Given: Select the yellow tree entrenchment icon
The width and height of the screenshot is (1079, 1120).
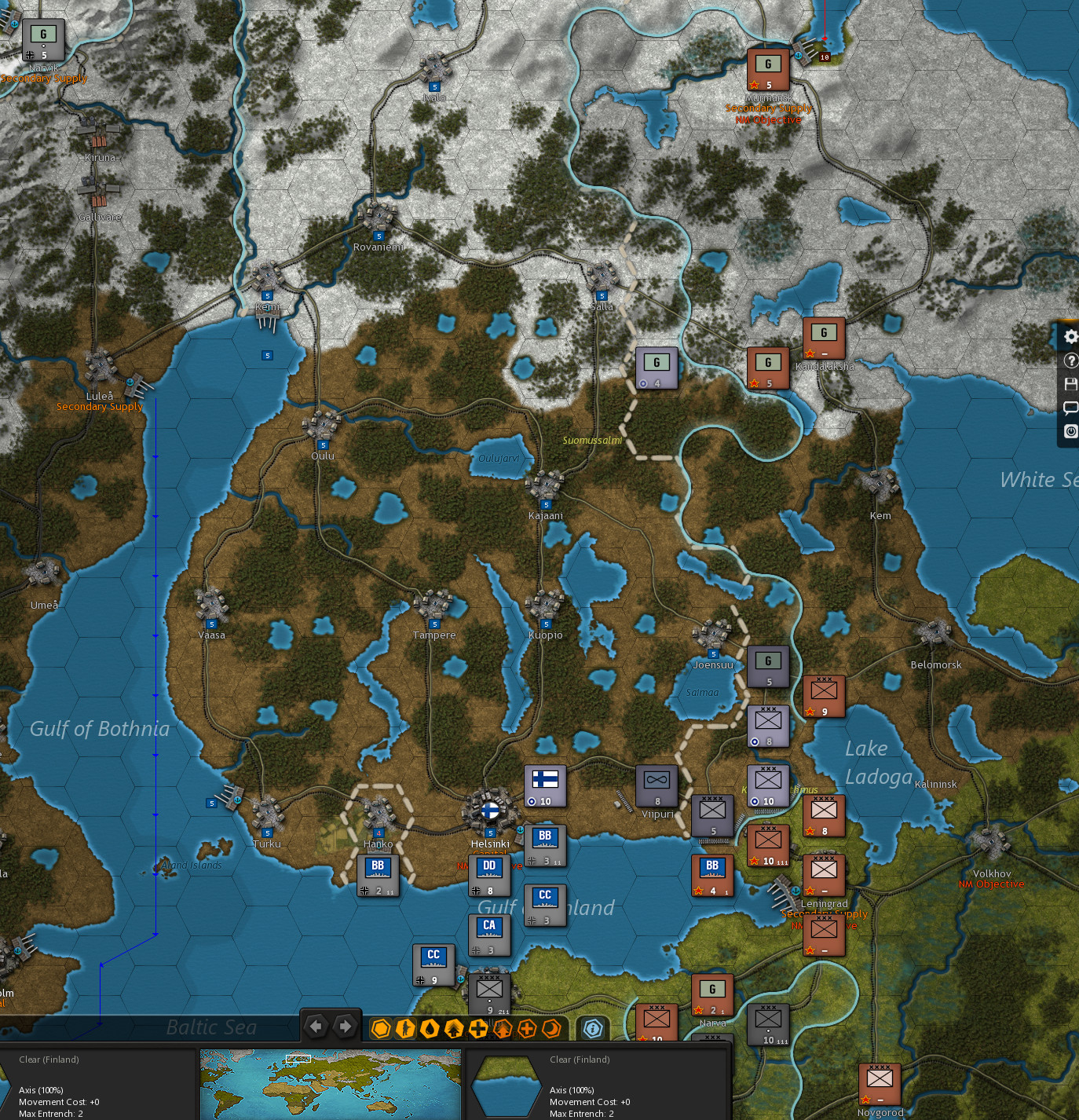Looking at the screenshot, I should (x=454, y=1027).
